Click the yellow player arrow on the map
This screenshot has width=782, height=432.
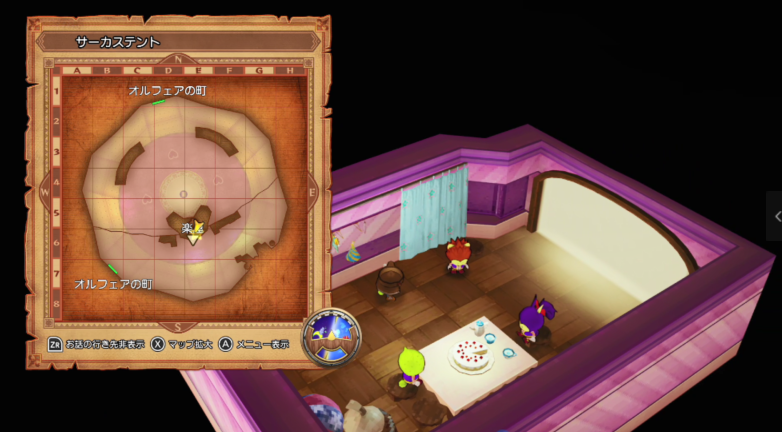[194, 238]
